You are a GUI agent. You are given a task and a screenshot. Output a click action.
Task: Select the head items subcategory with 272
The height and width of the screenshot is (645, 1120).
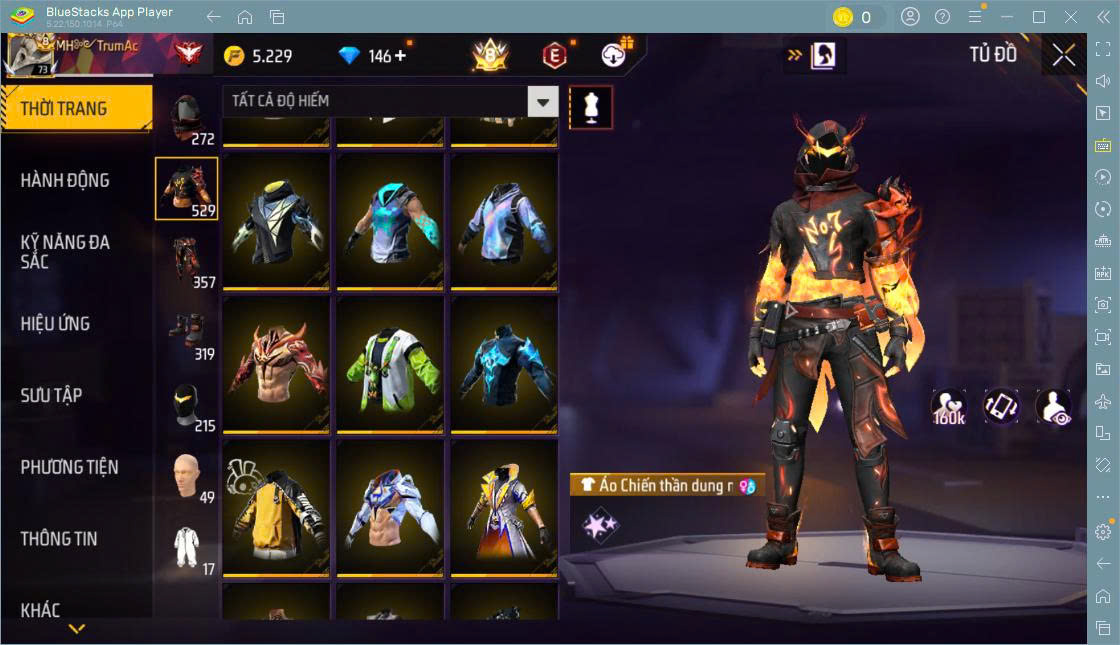pyautogui.click(x=187, y=120)
